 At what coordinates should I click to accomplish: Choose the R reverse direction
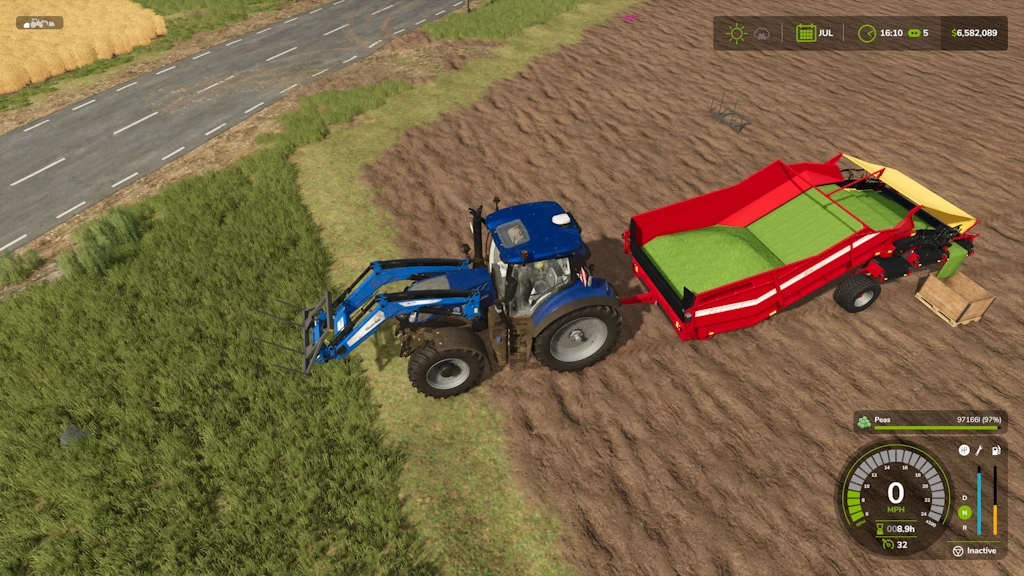click(964, 526)
